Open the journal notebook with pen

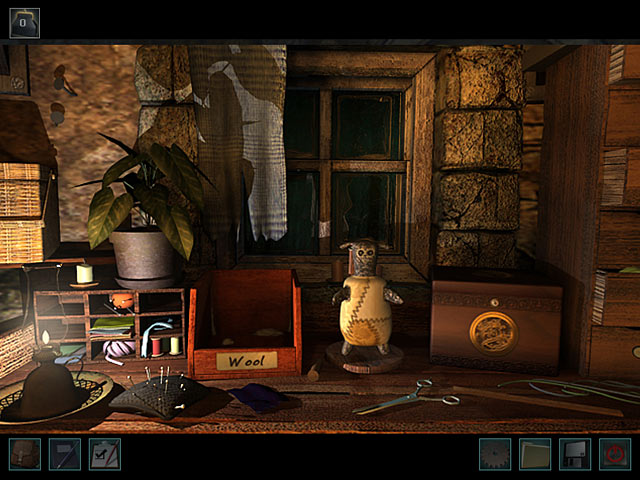pyautogui.click(x=64, y=455)
